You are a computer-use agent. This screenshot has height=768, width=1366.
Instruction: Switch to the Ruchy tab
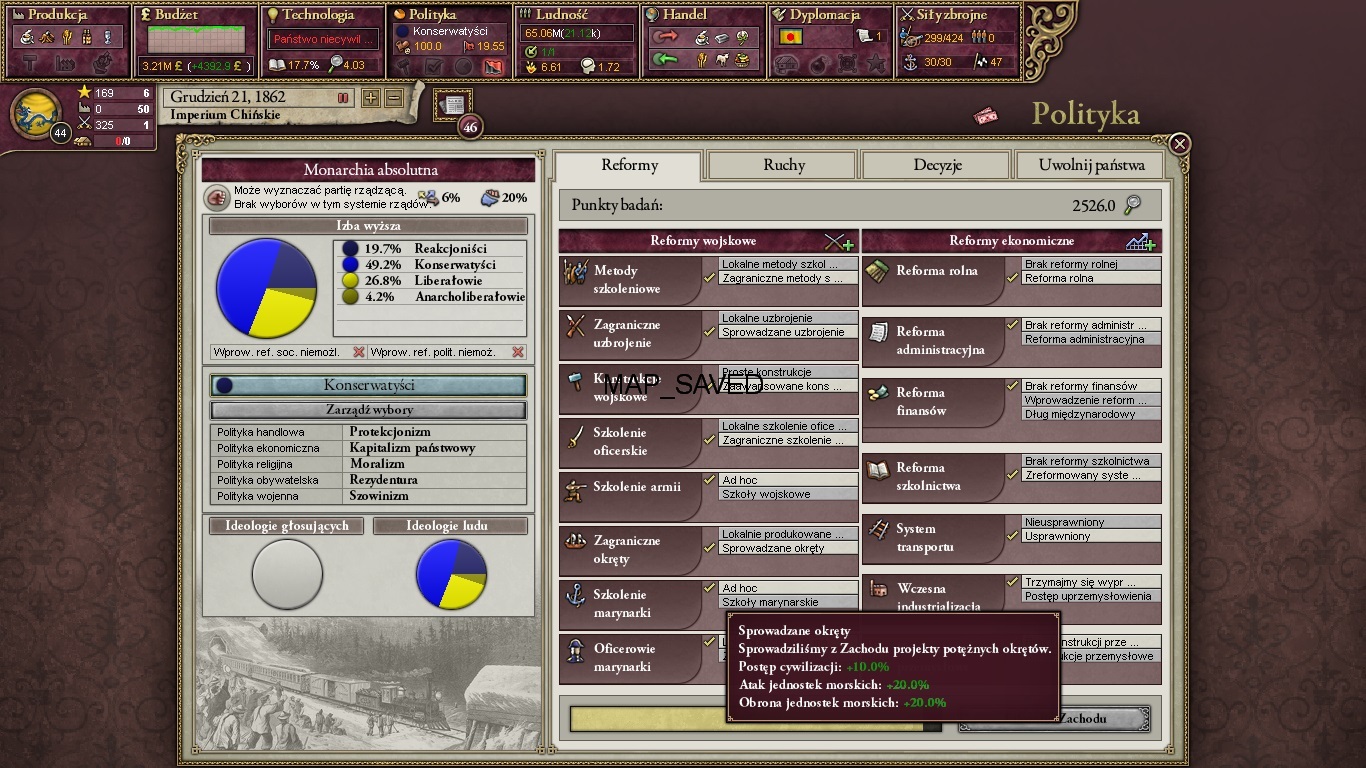[783, 165]
